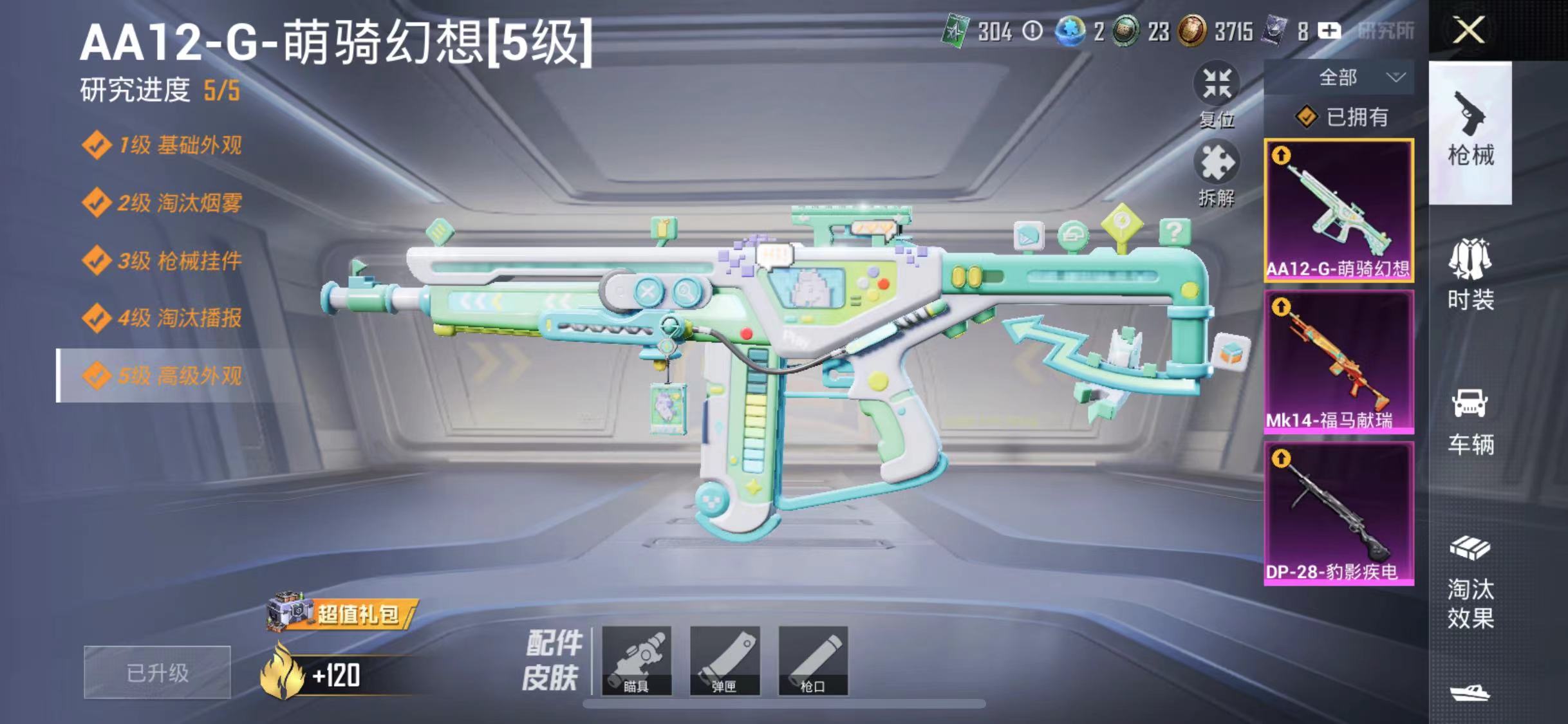This screenshot has height=724, width=1568.
Task: Expand the 全部 filter dropdown
Action: point(1350,77)
